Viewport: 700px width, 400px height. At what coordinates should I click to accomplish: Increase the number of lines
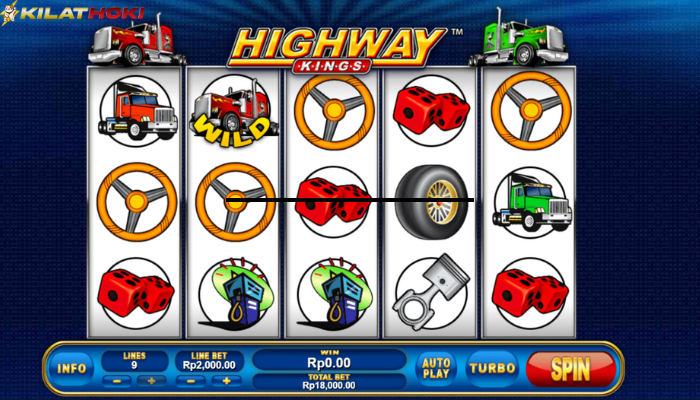[x=151, y=381]
